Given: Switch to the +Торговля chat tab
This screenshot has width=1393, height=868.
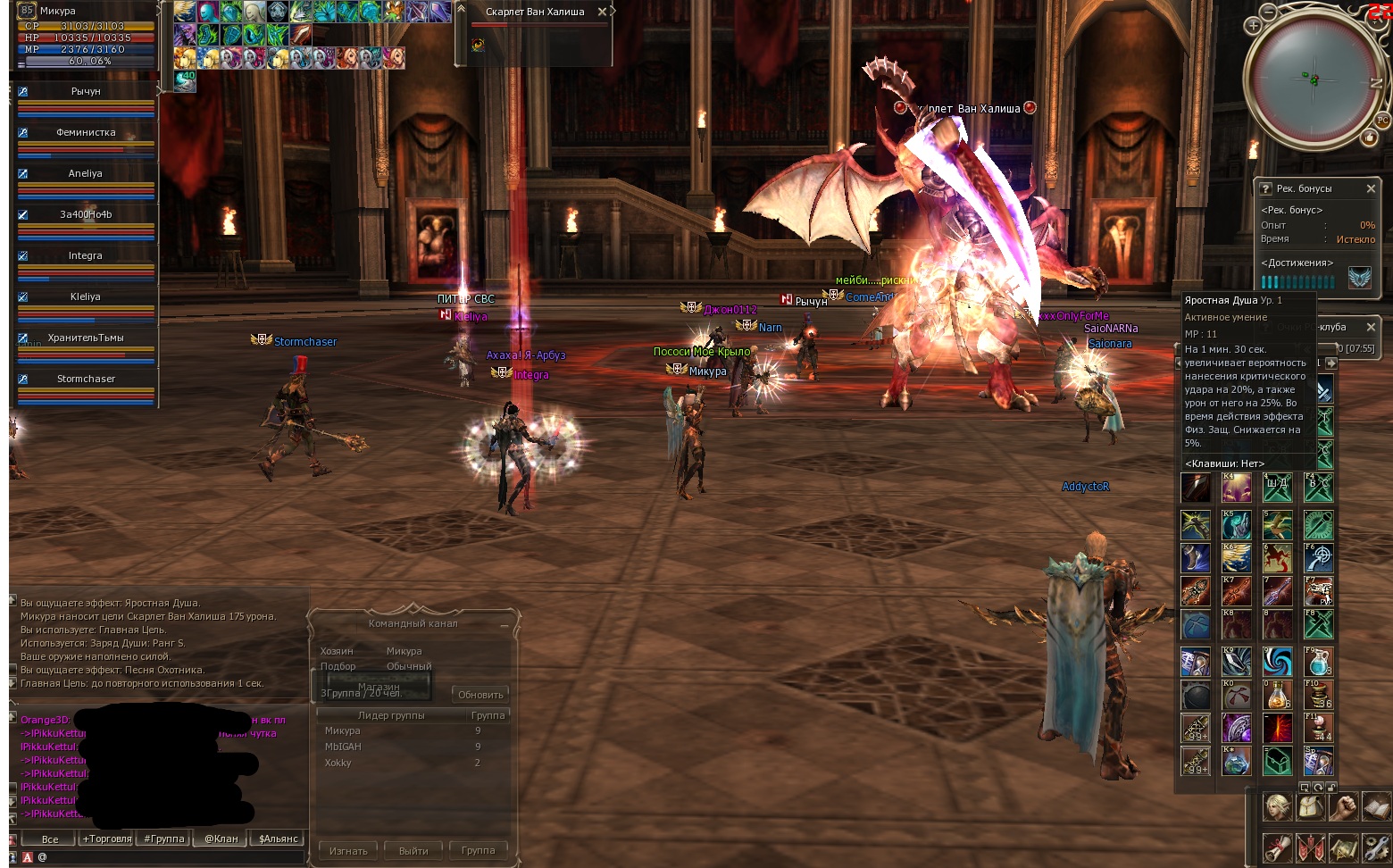Looking at the screenshot, I should (x=107, y=839).
